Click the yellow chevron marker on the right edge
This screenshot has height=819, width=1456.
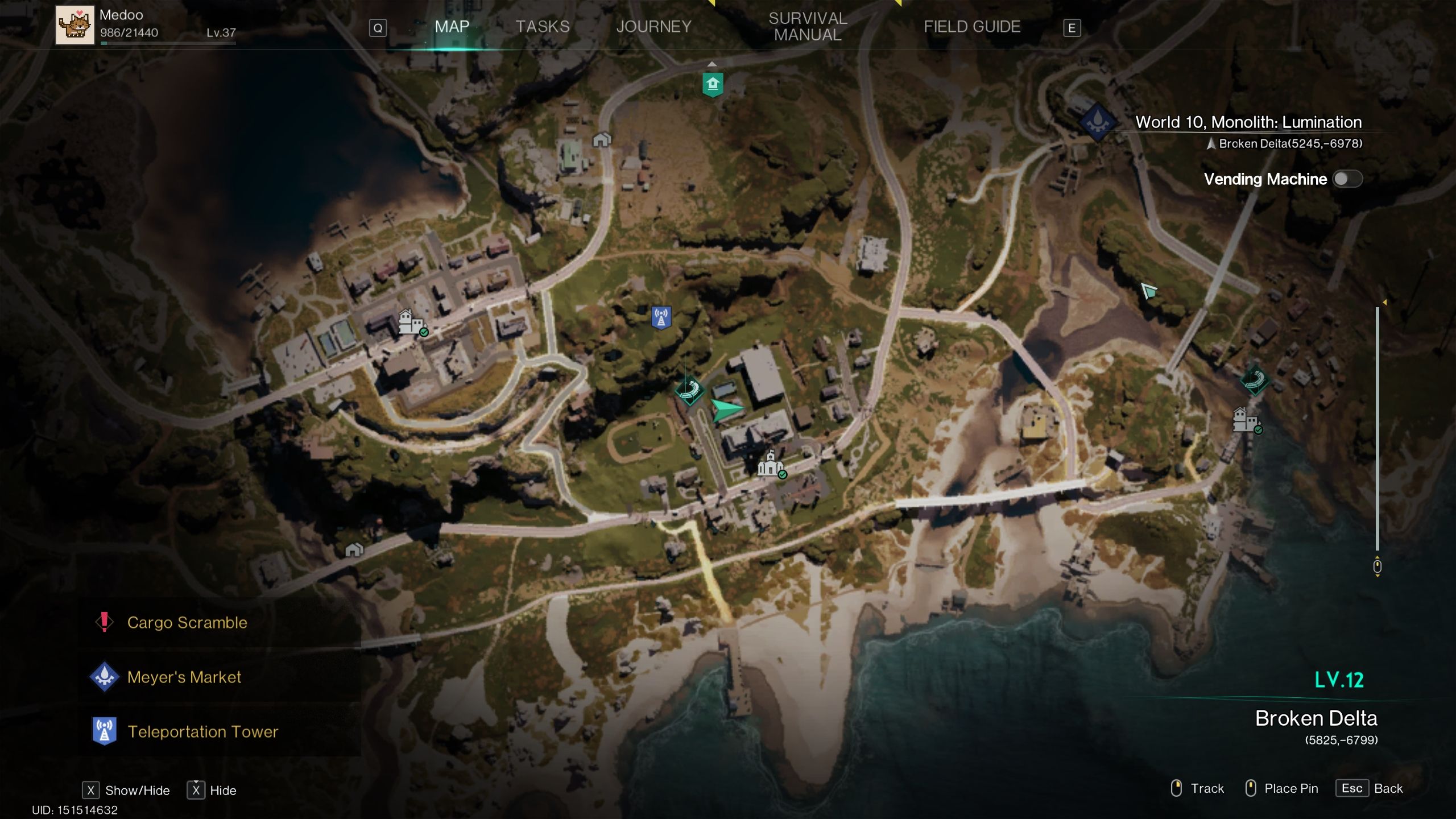(1384, 302)
